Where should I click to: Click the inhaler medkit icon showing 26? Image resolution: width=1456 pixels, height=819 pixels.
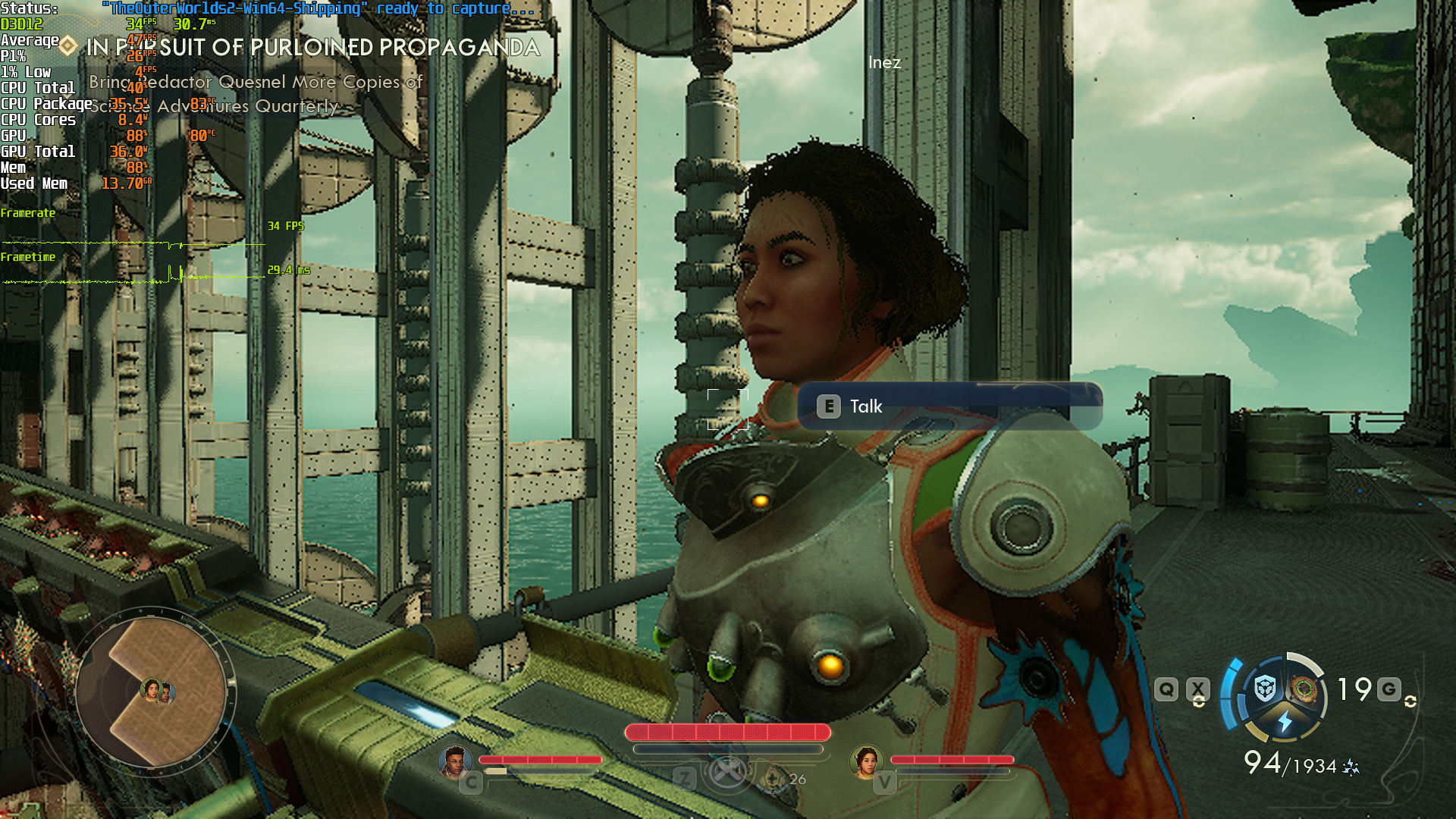pyautogui.click(x=772, y=780)
